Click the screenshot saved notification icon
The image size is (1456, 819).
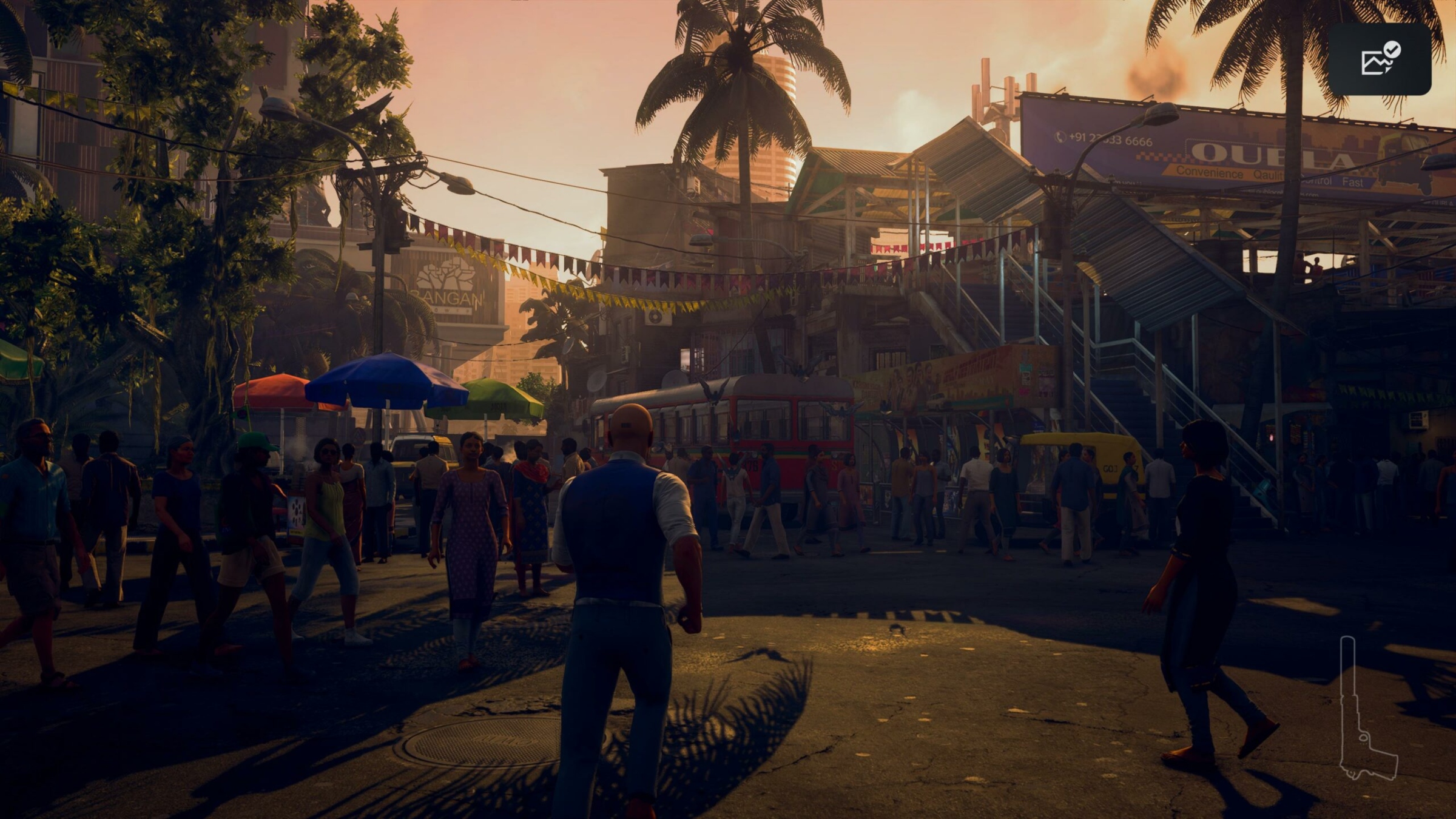click(x=1380, y=59)
